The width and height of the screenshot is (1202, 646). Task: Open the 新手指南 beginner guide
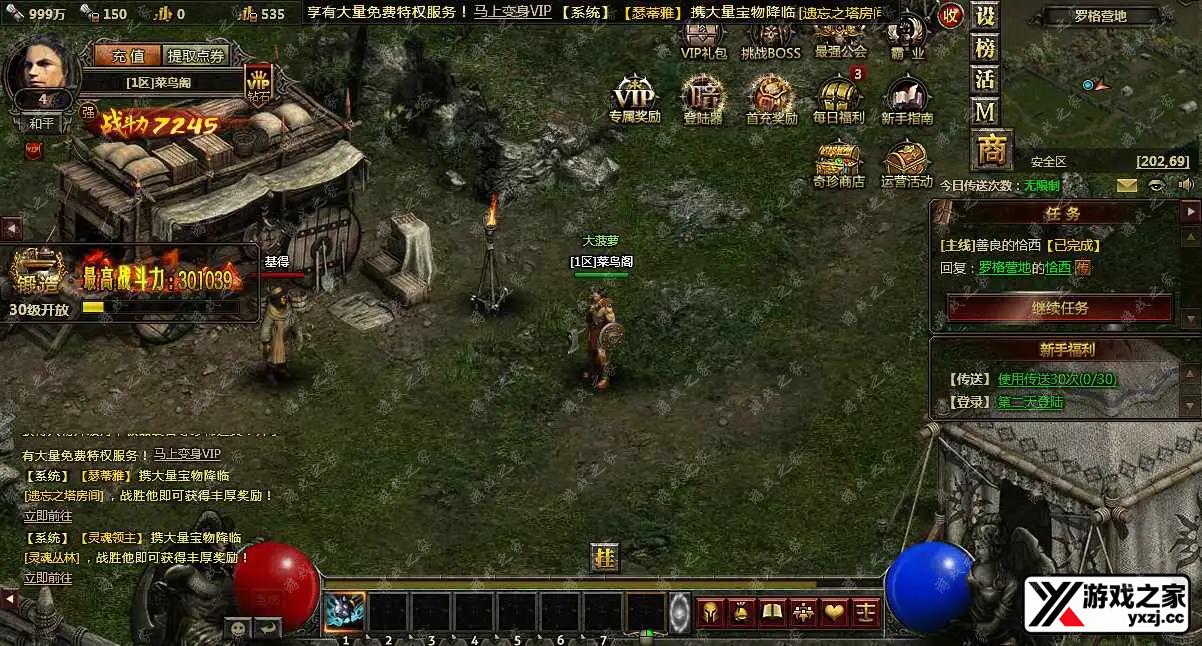[x=907, y=98]
